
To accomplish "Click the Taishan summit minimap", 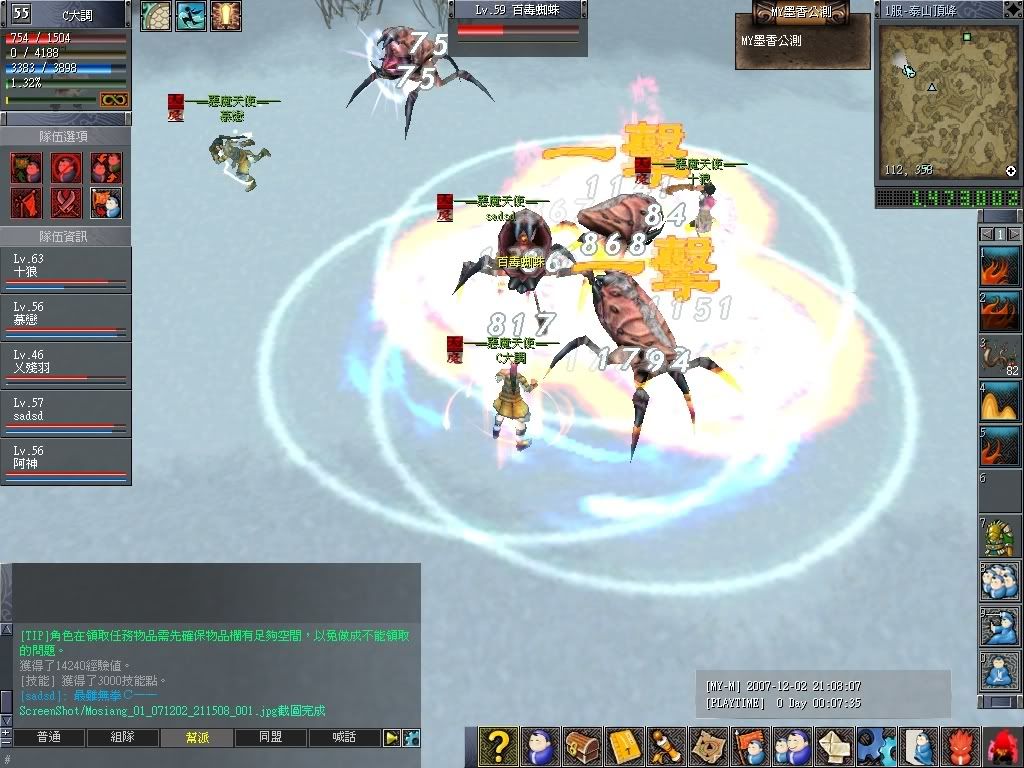I will pos(945,100).
